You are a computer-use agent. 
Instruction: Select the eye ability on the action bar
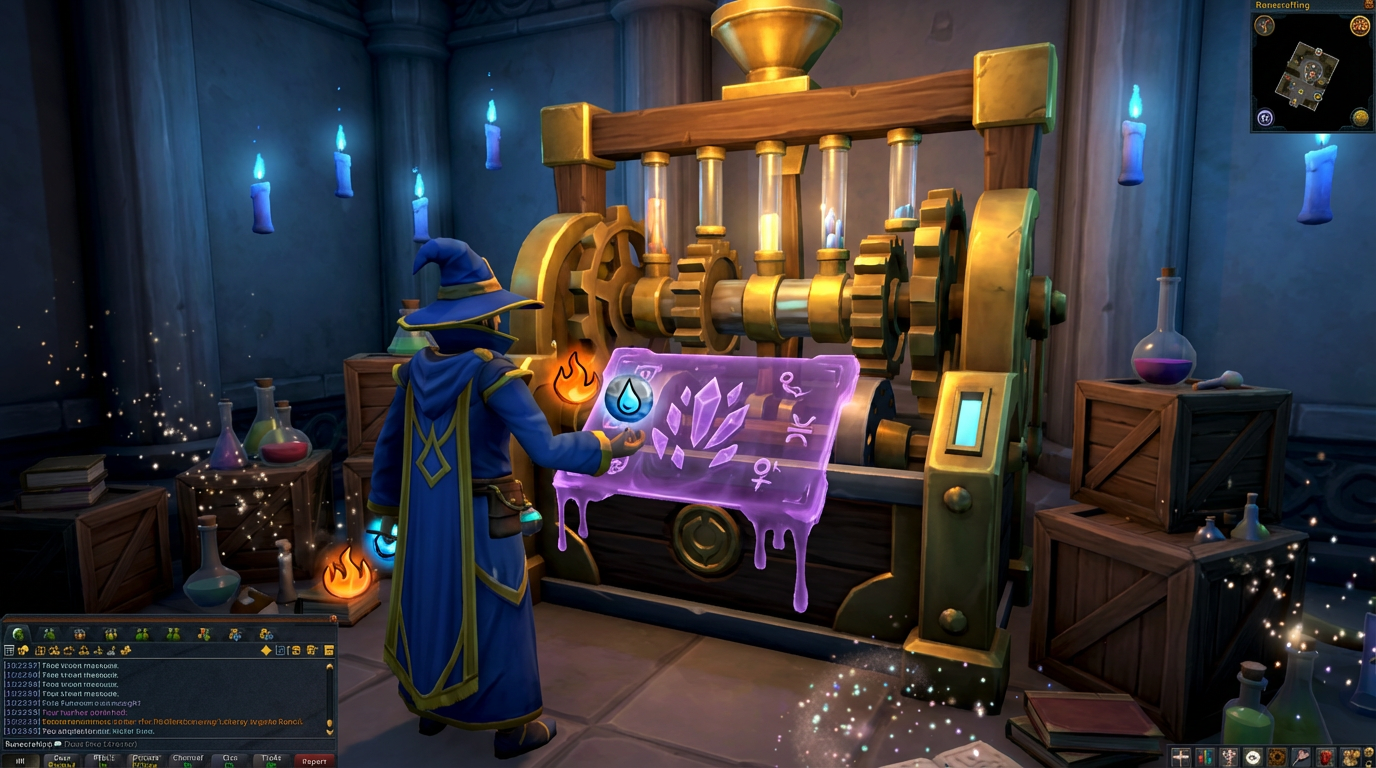(1252, 757)
